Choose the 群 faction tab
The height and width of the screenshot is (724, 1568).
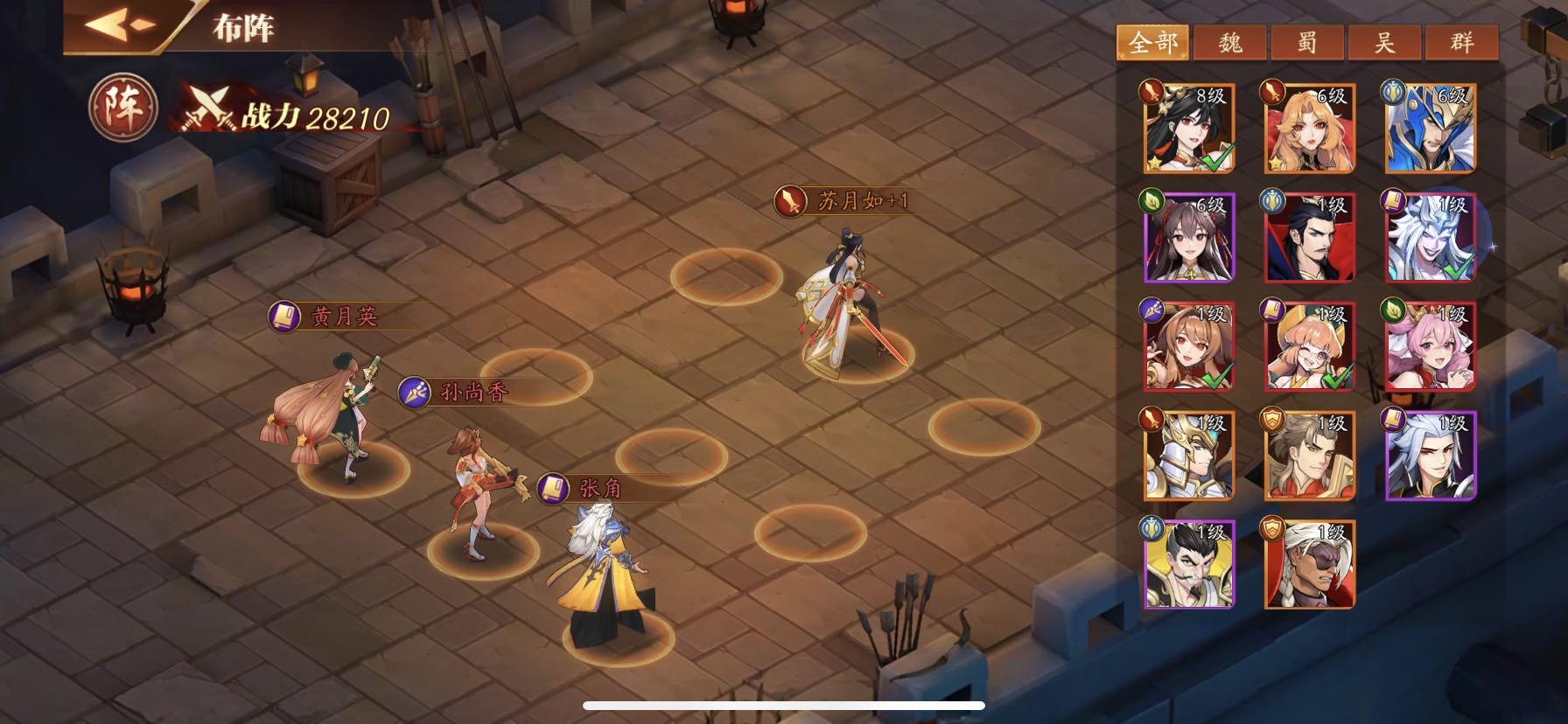1461,42
